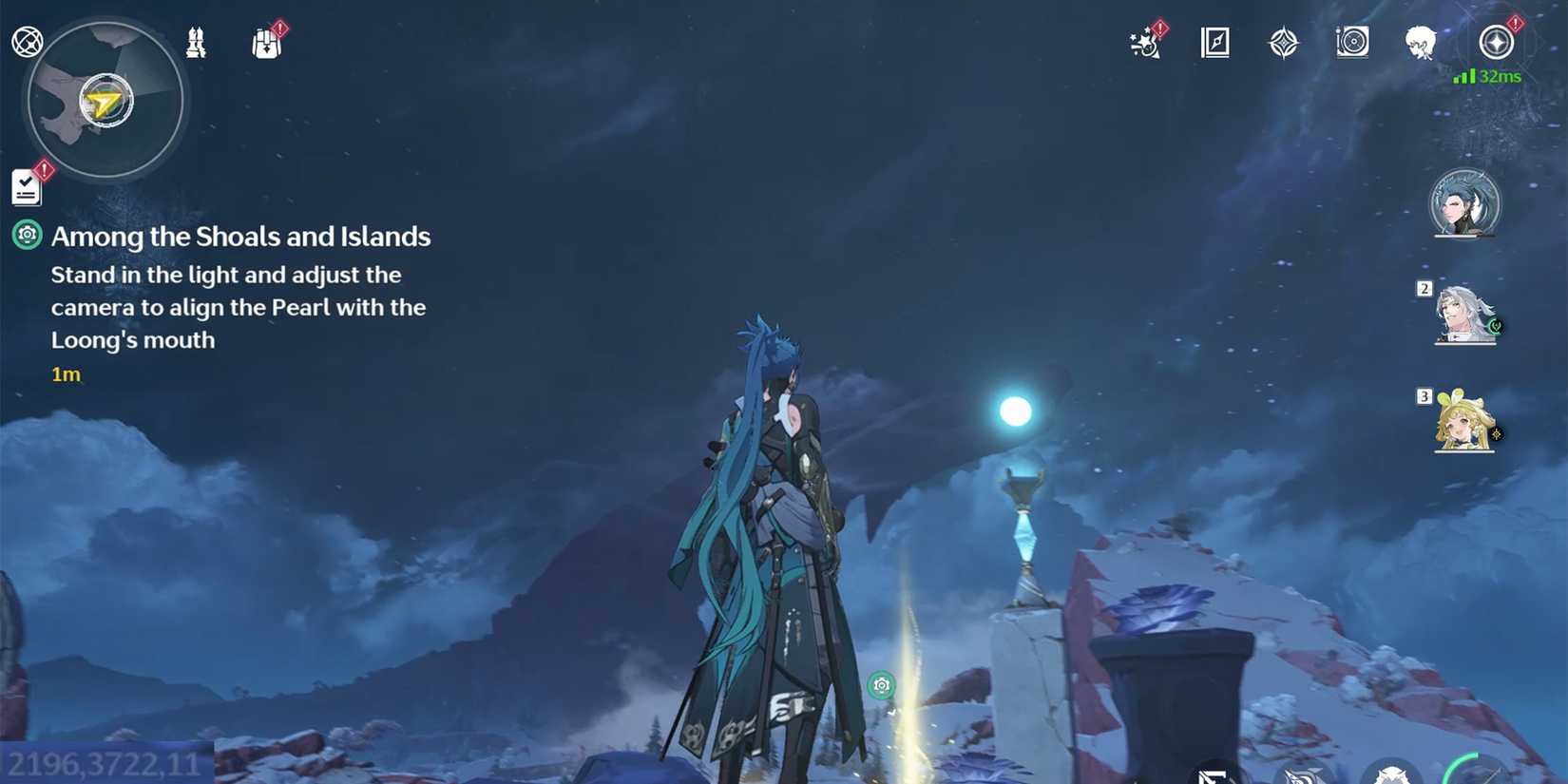Click the green gear quest marker near the pillar
This screenshot has width=1568, height=784.
pos(882,684)
